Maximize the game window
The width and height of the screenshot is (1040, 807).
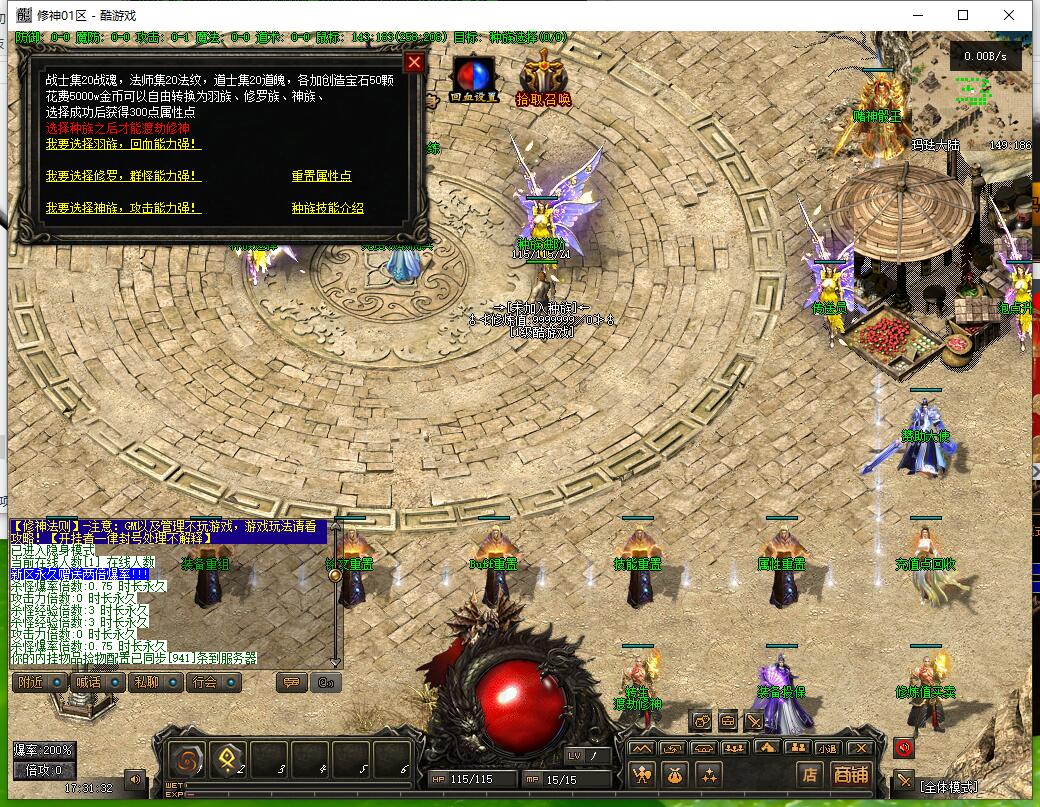pos(963,15)
